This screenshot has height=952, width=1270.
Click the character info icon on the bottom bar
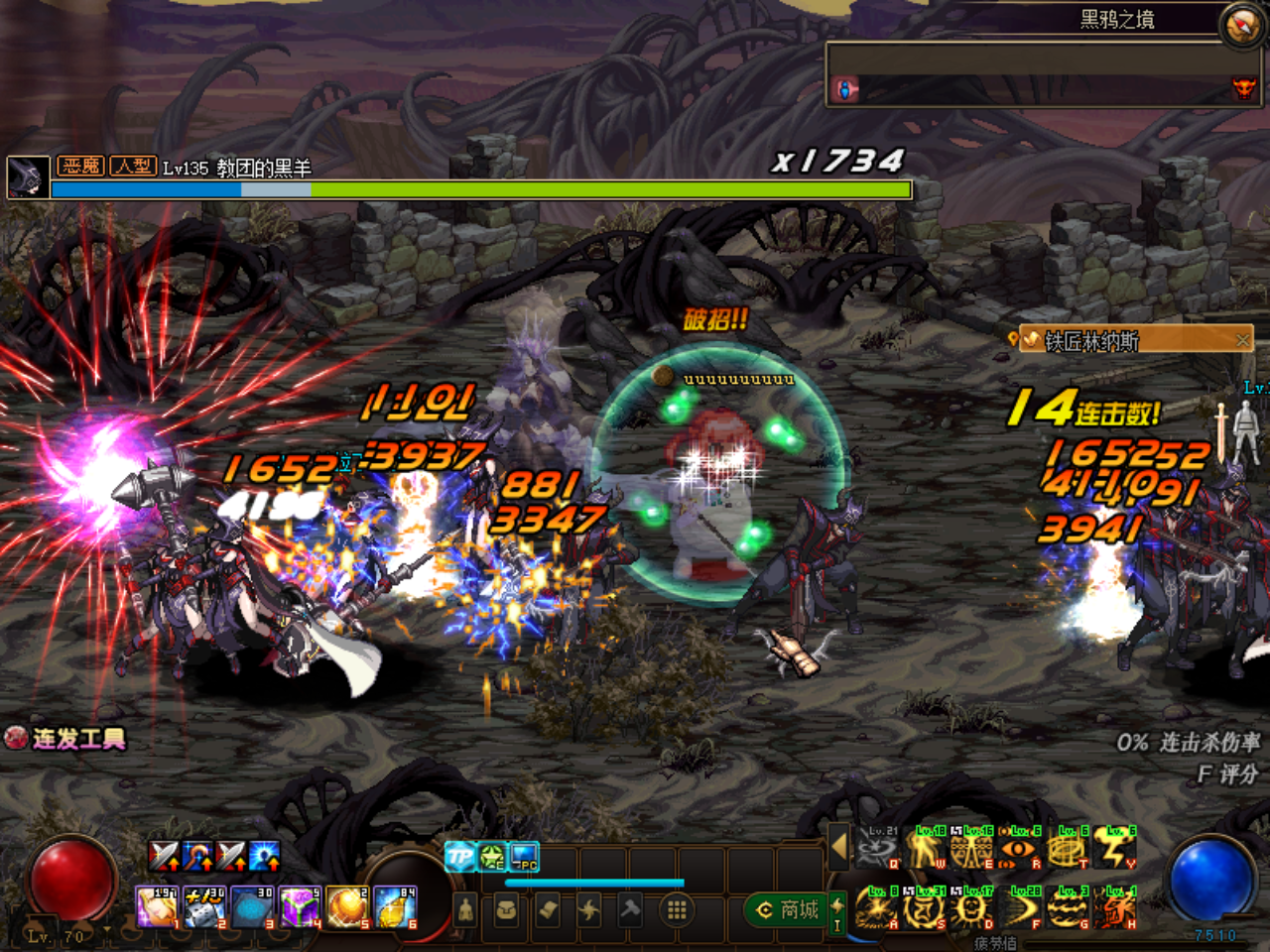coord(464,908)
